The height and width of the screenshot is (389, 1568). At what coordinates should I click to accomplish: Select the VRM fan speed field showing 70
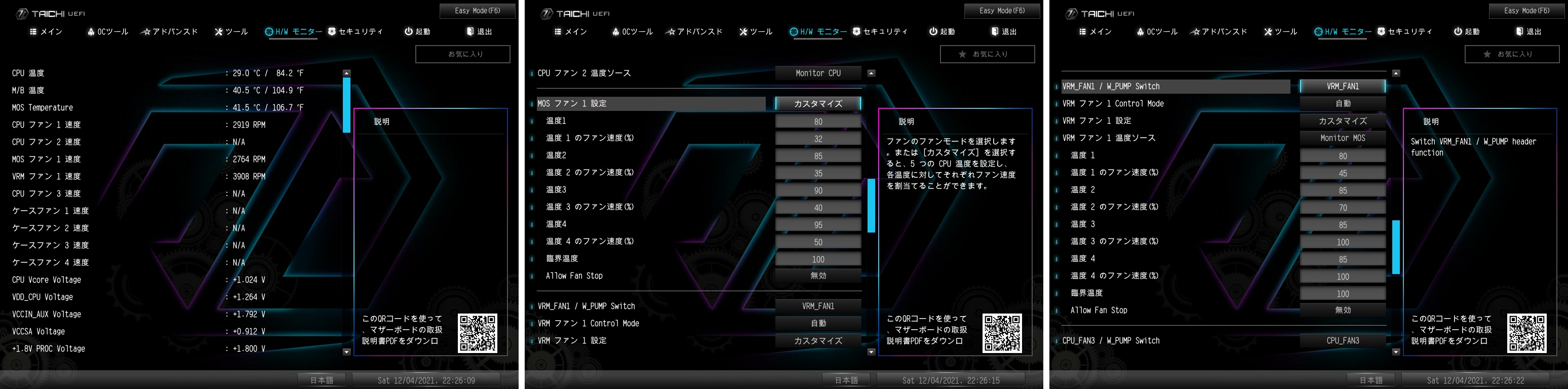coord(1342,208)
